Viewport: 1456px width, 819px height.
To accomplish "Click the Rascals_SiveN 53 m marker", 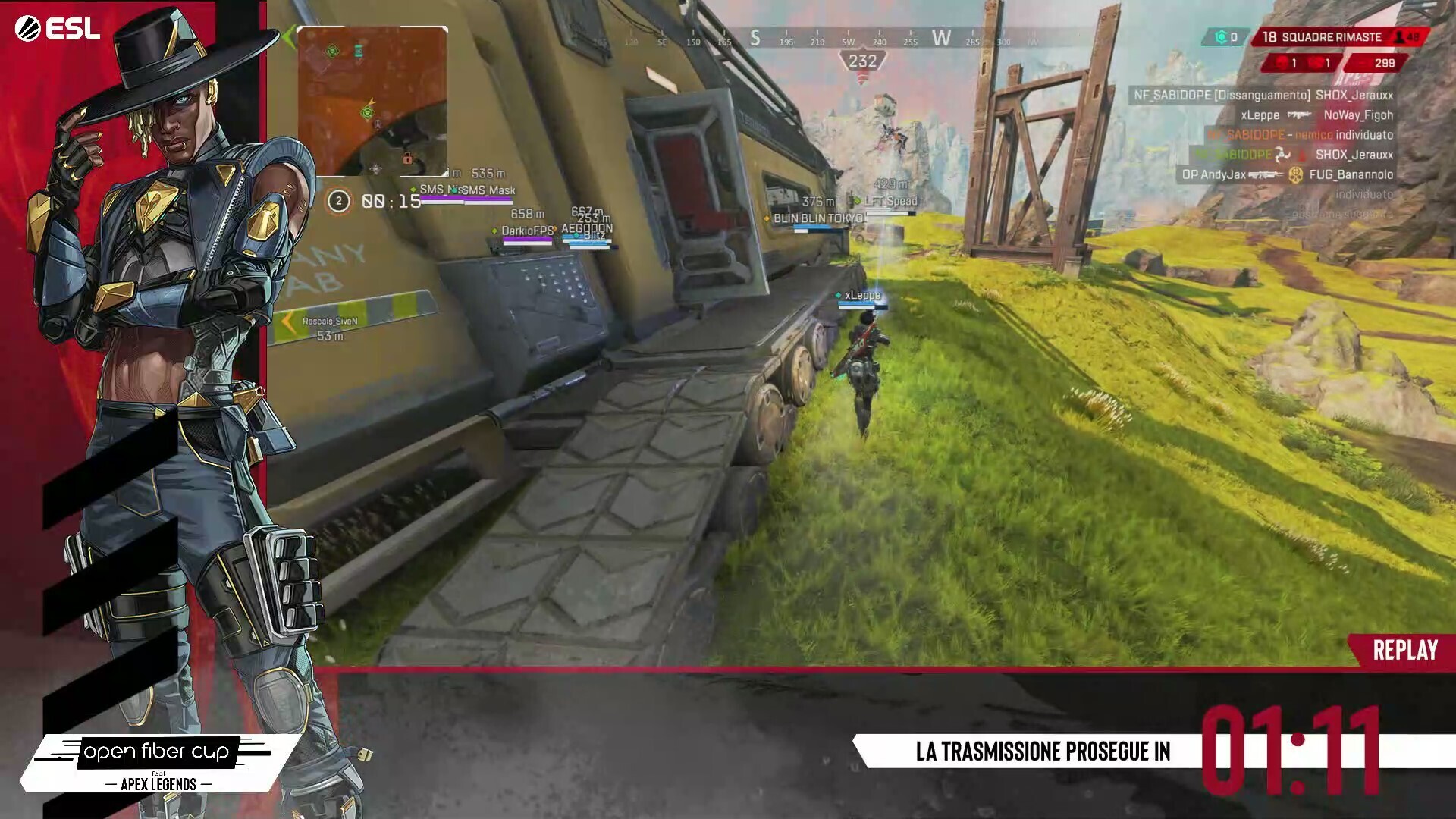I will click(330, 328).
